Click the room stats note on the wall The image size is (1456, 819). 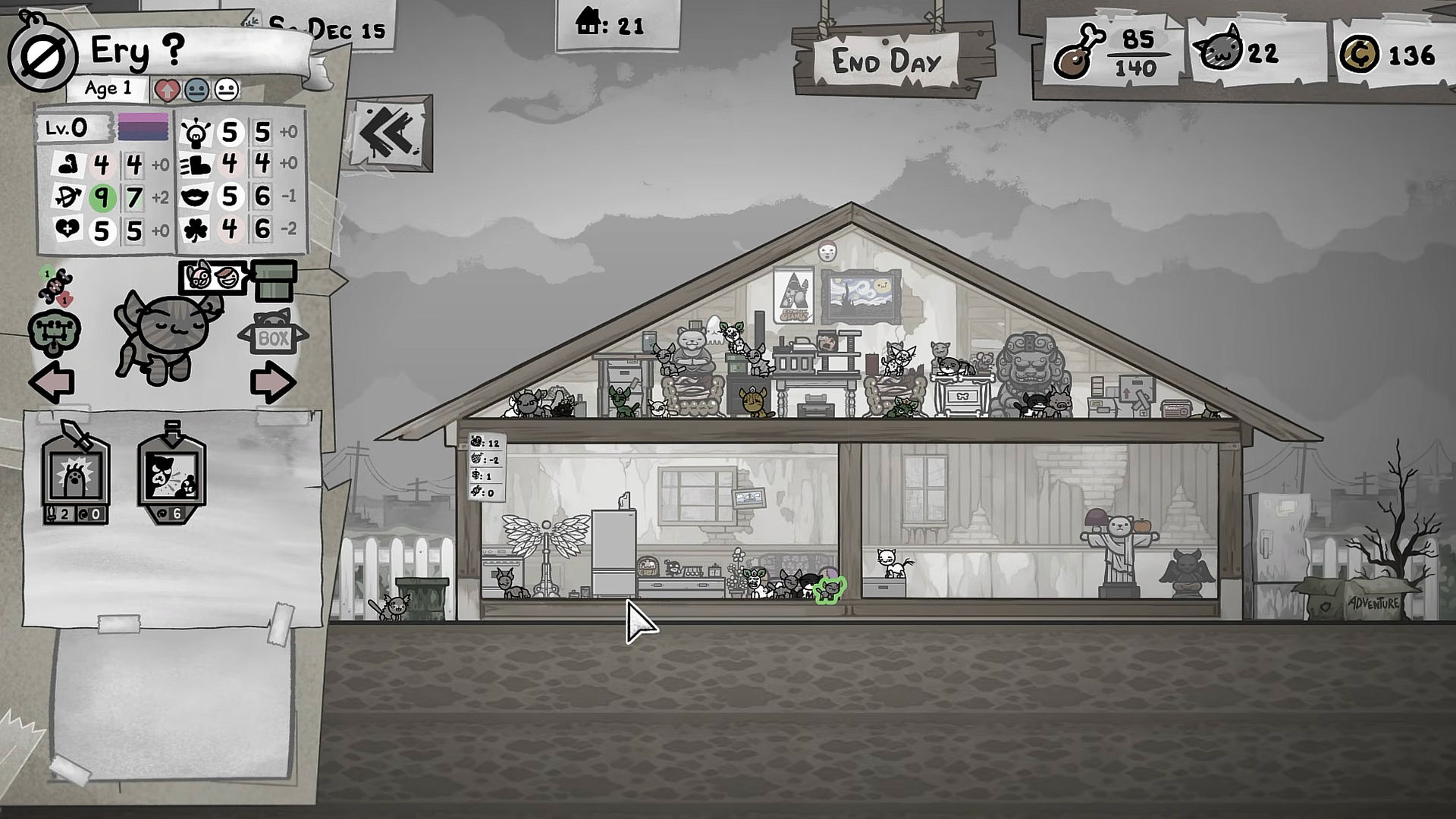[x=486, y=466]
